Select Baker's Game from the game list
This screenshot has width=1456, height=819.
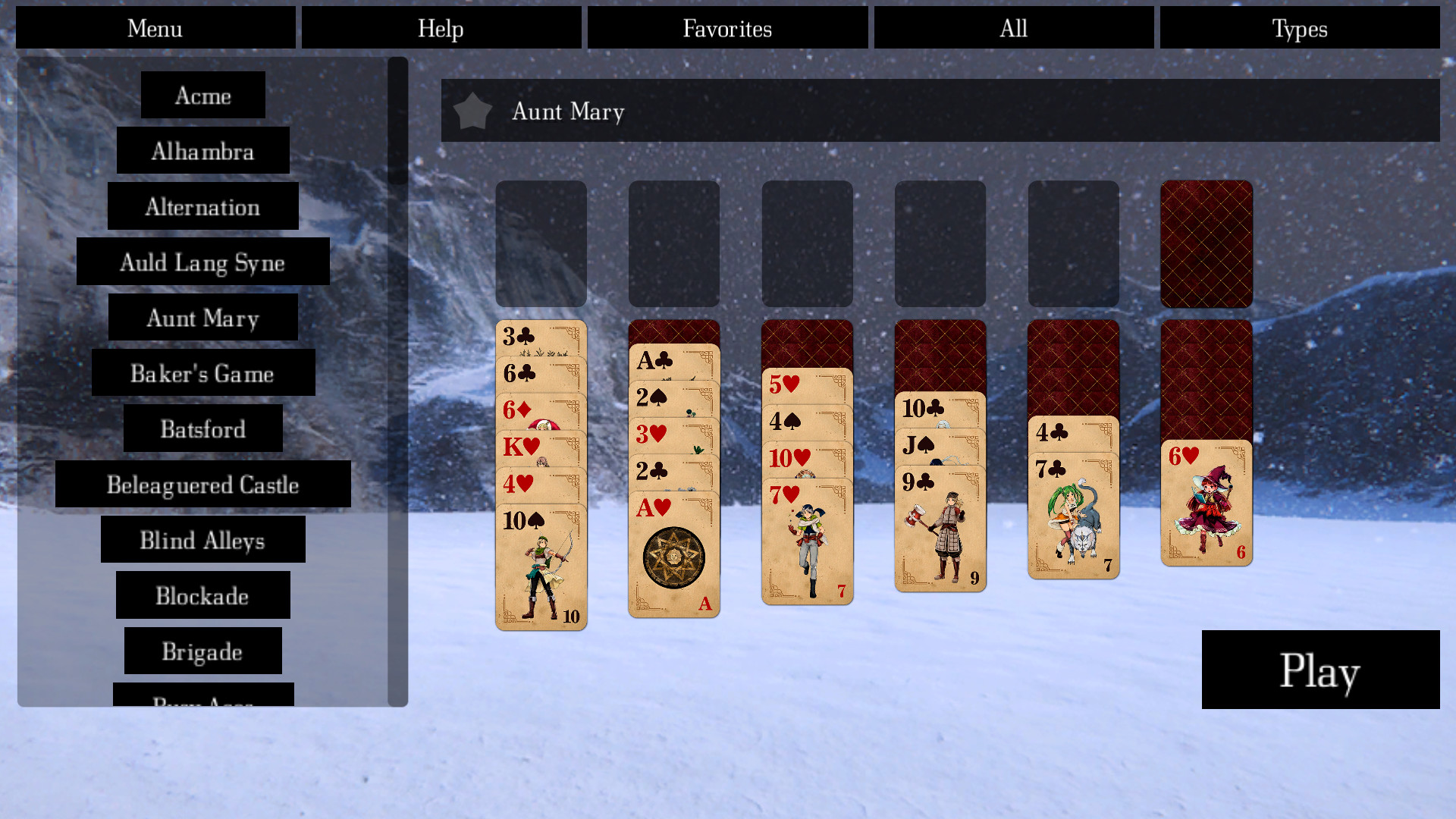(x=202, y=374)
